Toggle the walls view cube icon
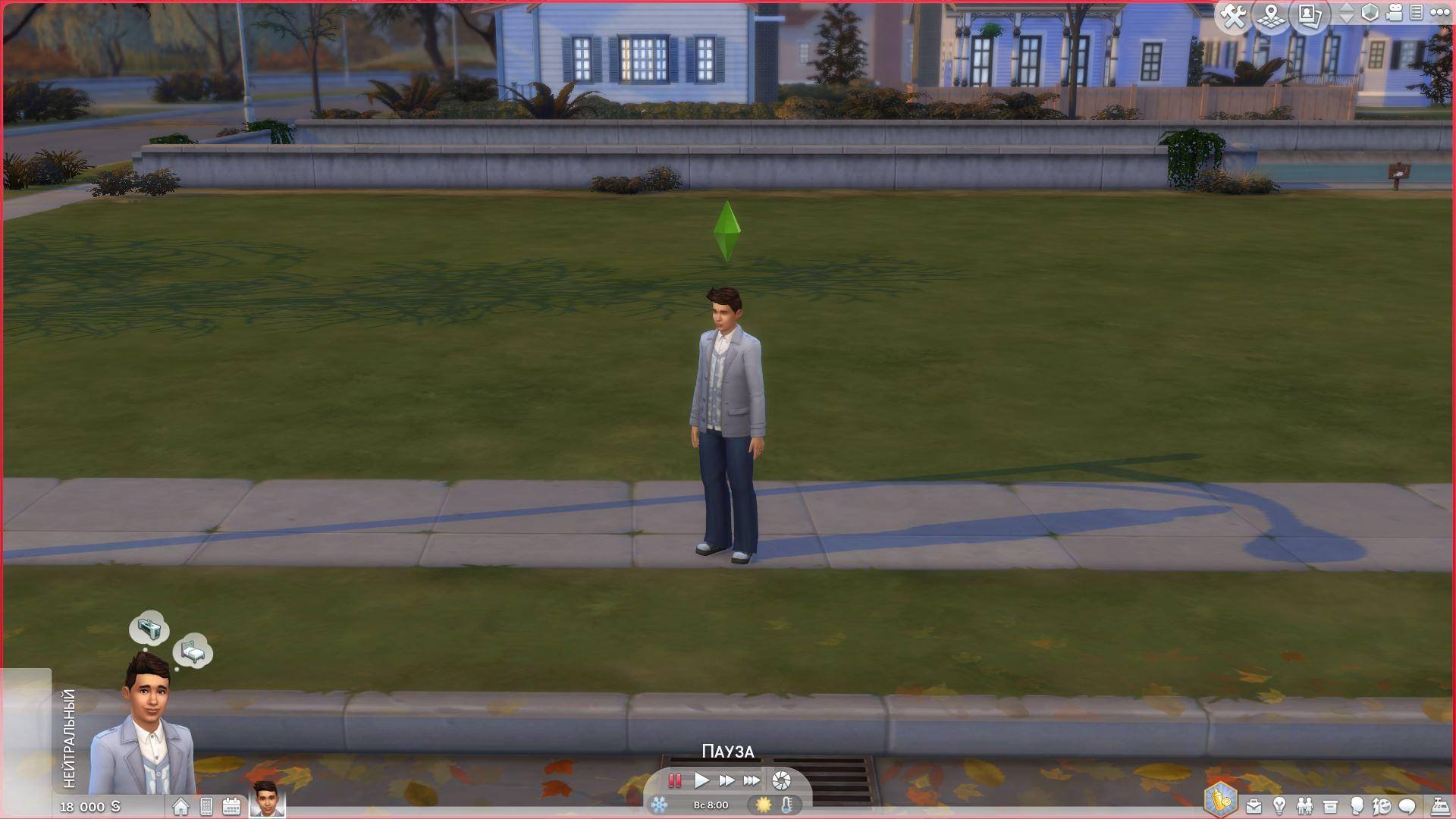Image resolution: width=1456 pixels, height=819 pixels. click(1370, 13)
